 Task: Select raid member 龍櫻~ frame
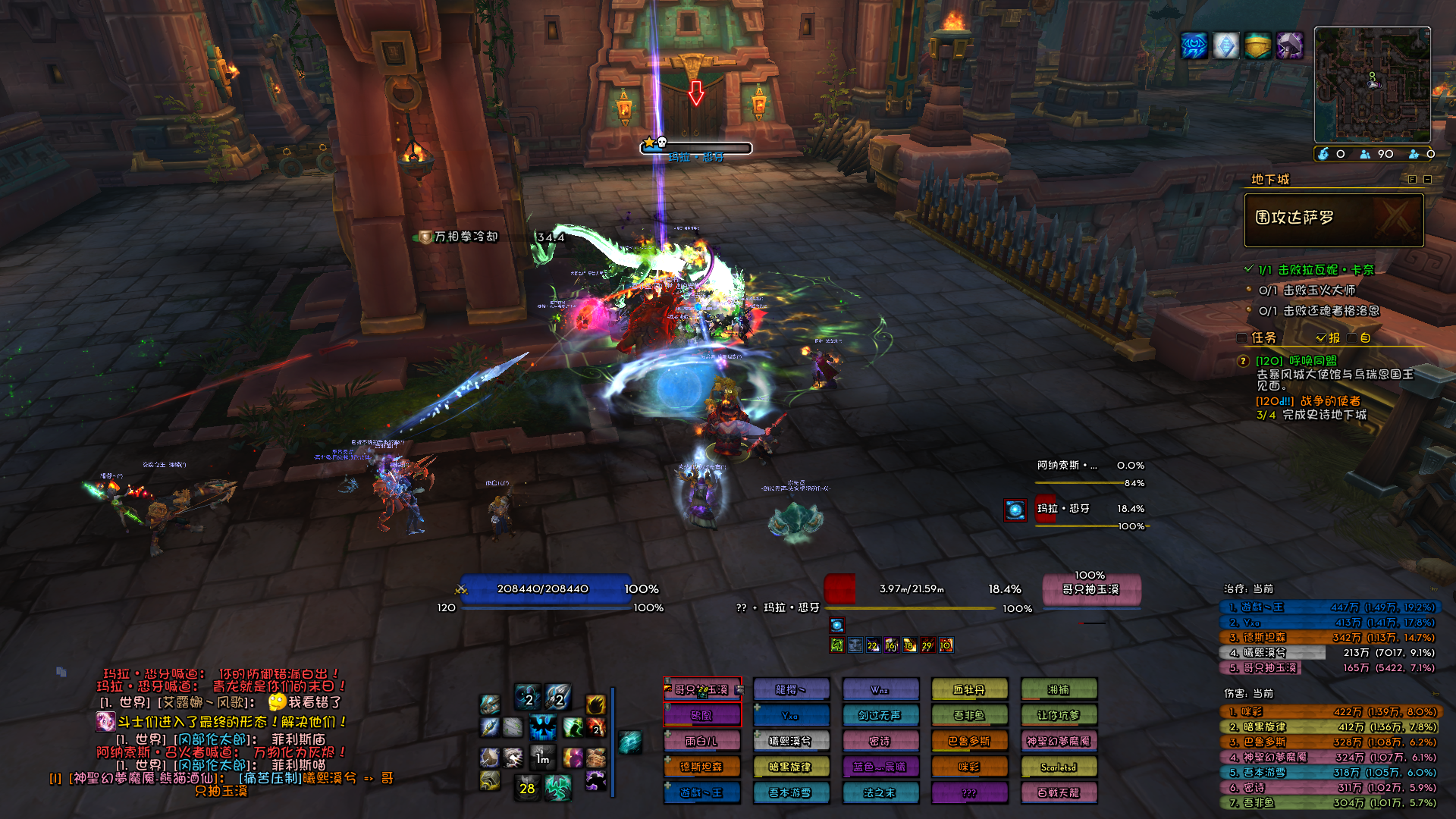(791, 689)
